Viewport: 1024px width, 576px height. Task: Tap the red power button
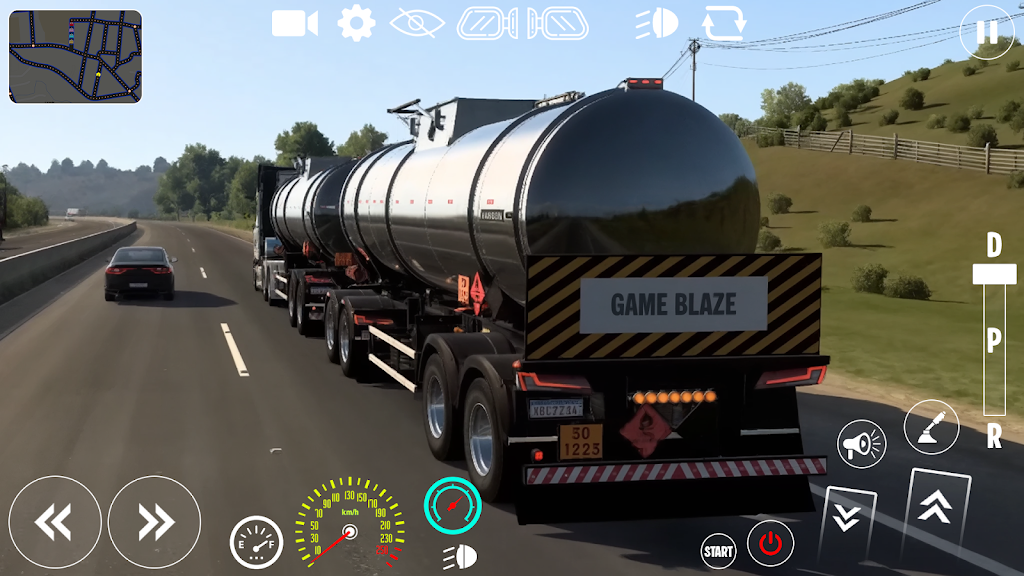770,545
